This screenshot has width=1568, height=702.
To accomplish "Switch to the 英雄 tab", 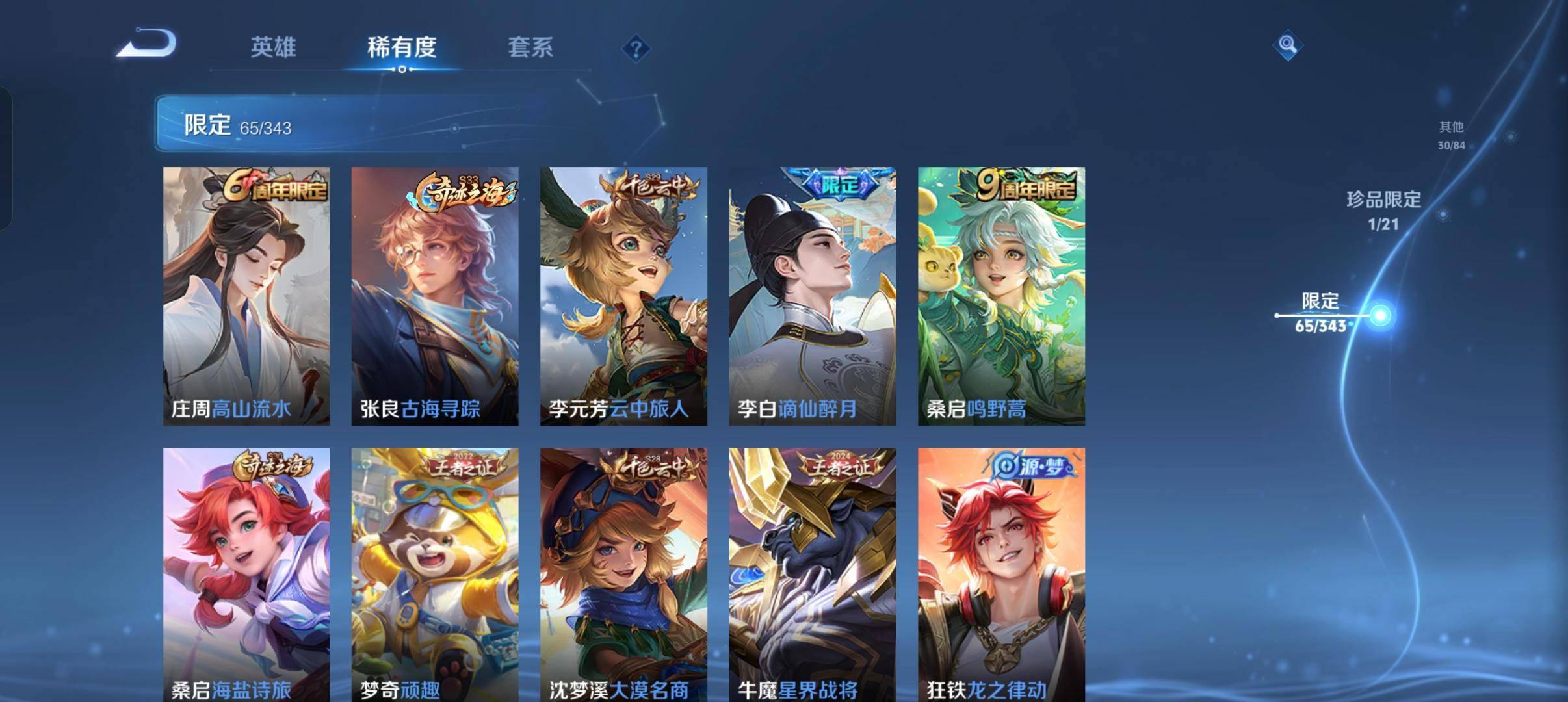I will coord(274,48).
